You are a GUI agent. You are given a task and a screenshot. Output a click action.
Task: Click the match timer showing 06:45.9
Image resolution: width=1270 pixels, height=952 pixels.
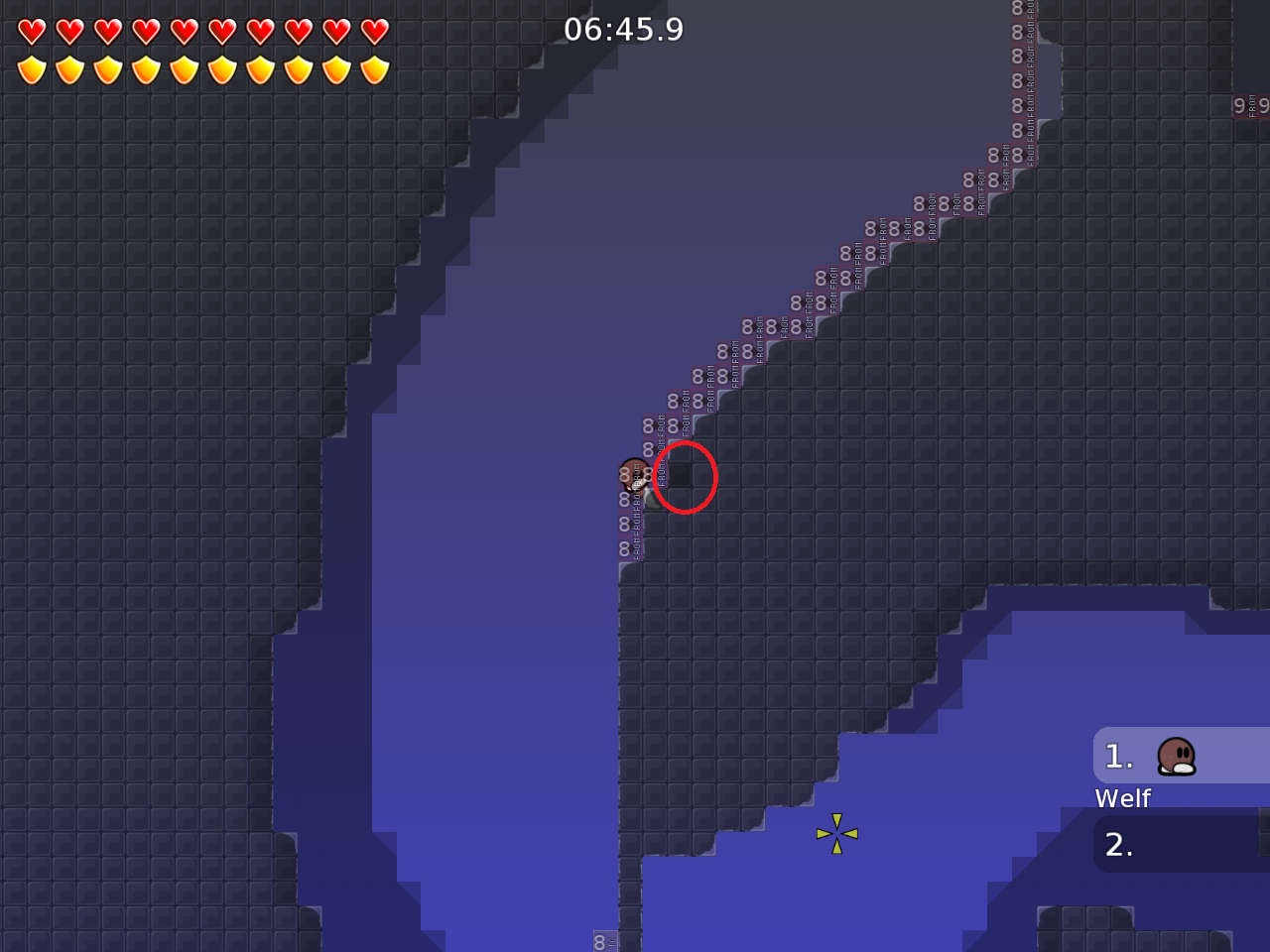[x=624, y=29]
